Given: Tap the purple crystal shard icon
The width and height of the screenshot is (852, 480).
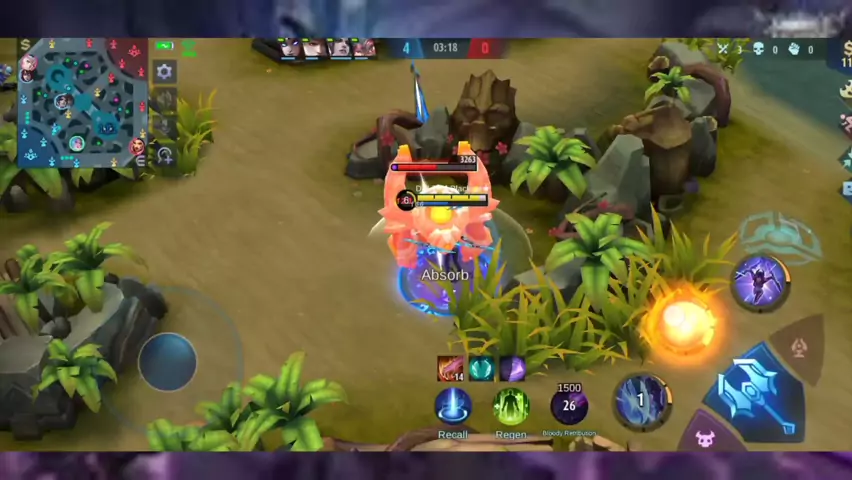Looking at the screenshot, I should [512, 368].
